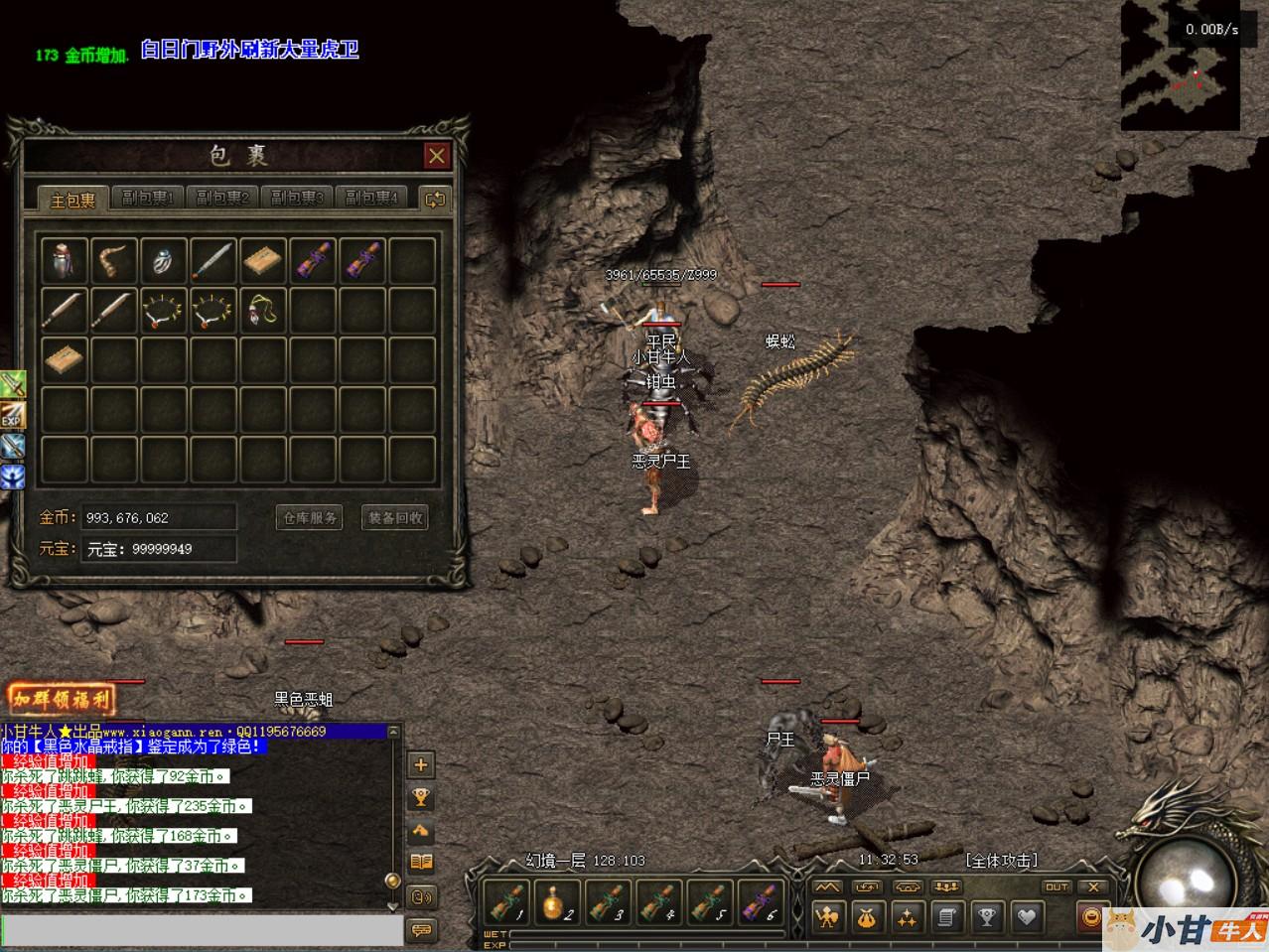Click the bag sort arrows button
1269x952 pixels.
click(x=434, y=199)
